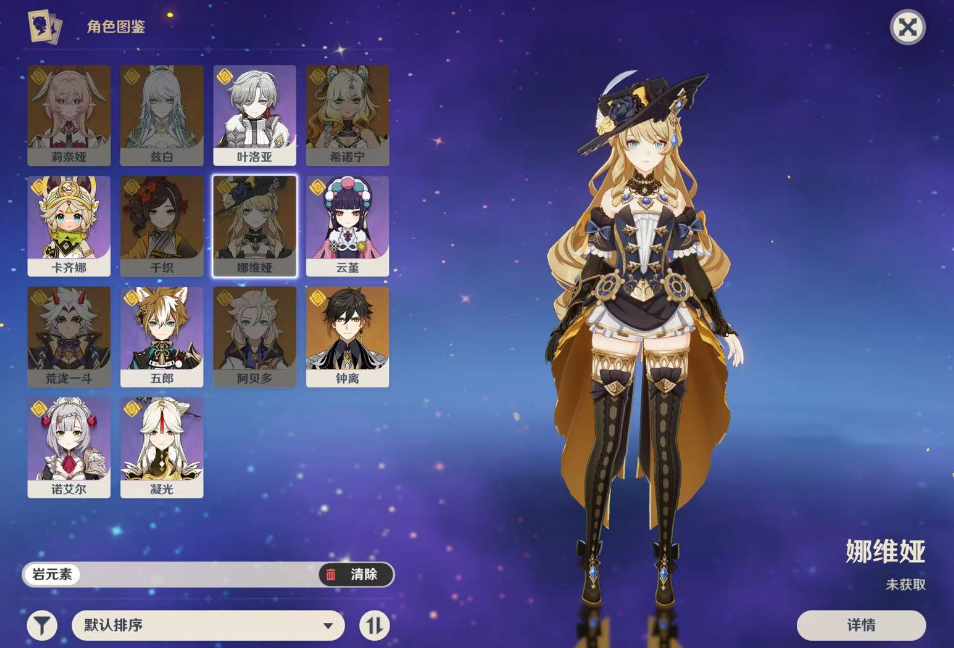This screenshot has height=648, width=954.
Task: Toggle the sort order arrows button
Action: 375,626
